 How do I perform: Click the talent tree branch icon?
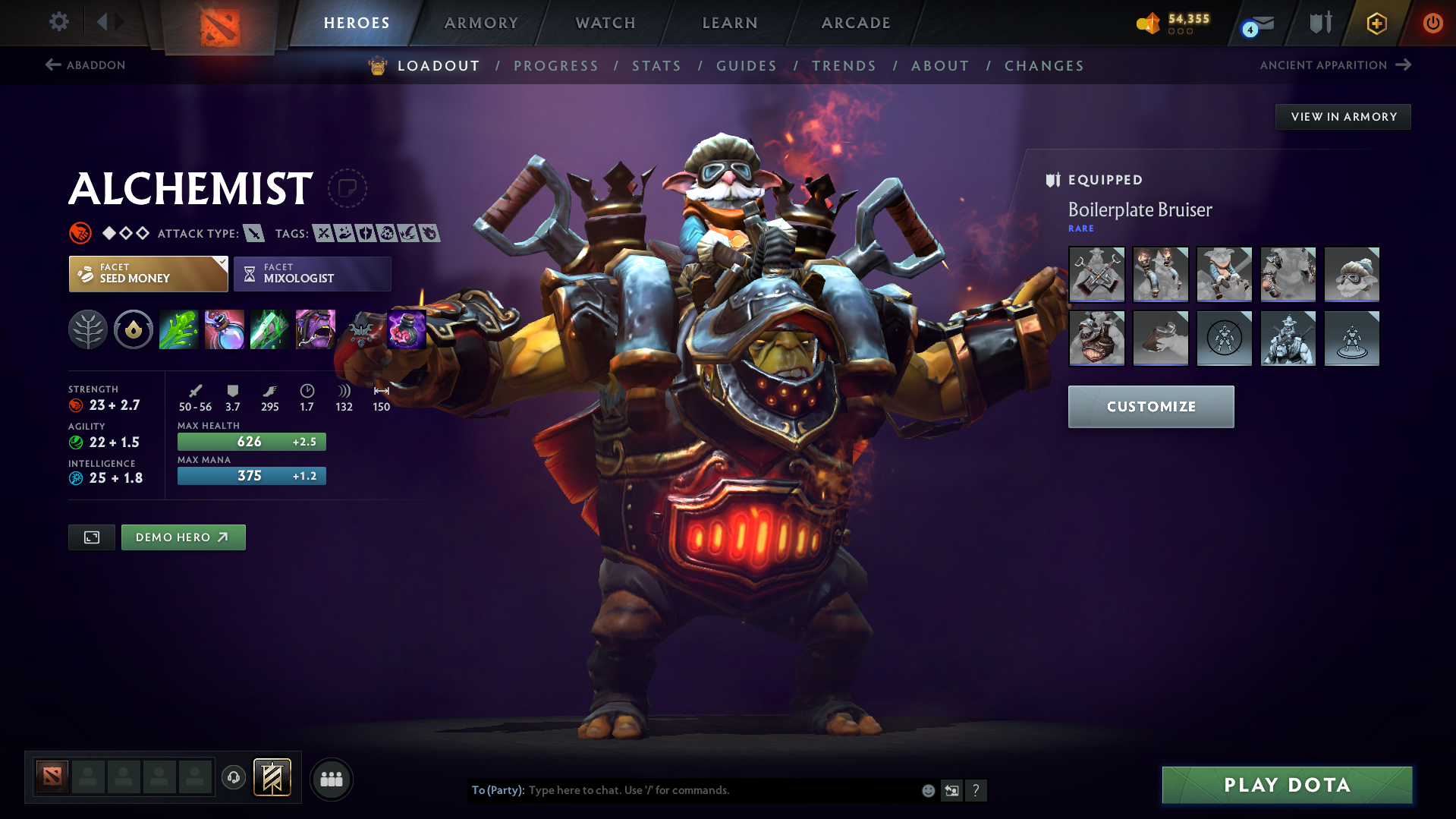point(88,329)
